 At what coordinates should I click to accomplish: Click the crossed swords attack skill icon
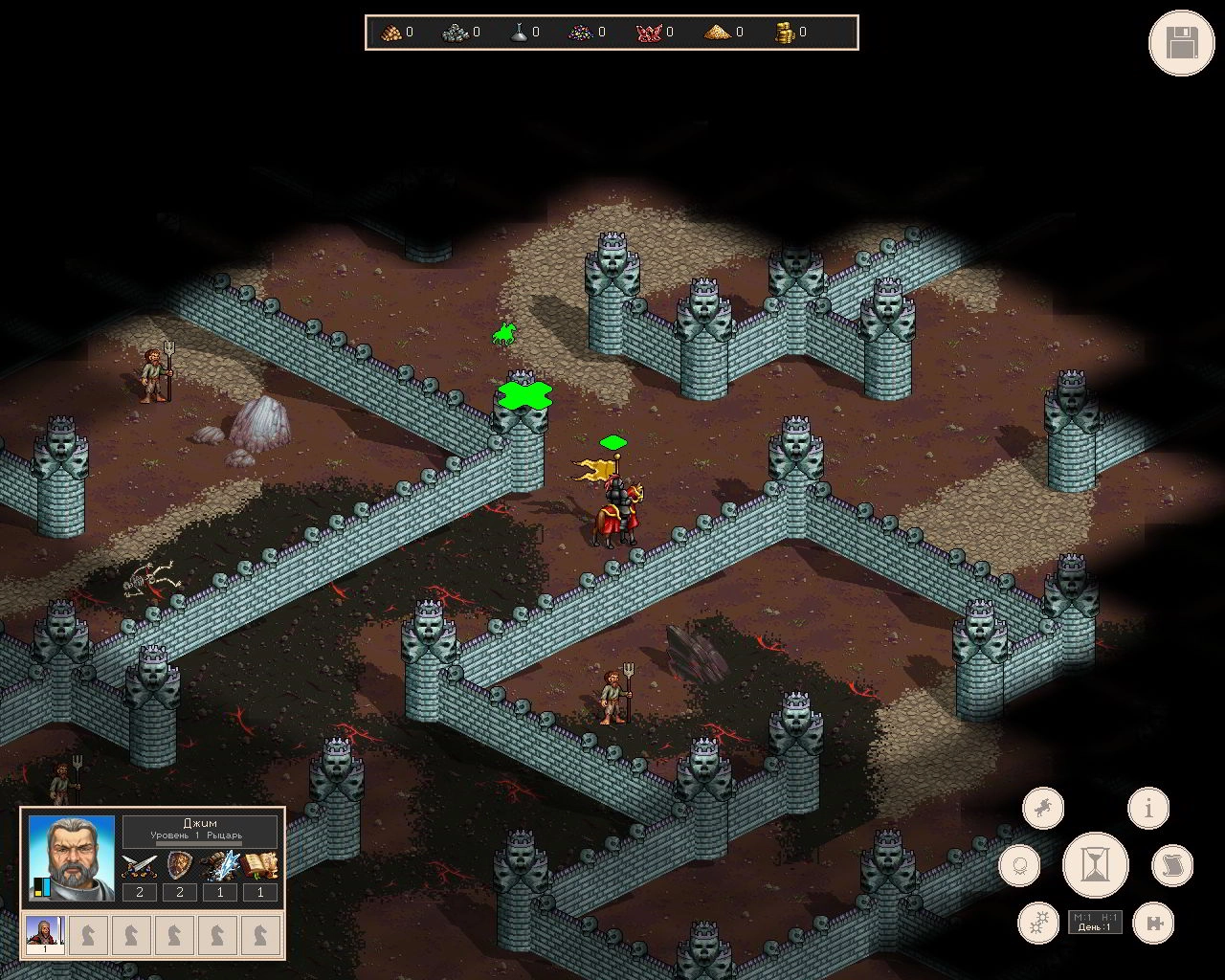[140, 866]
